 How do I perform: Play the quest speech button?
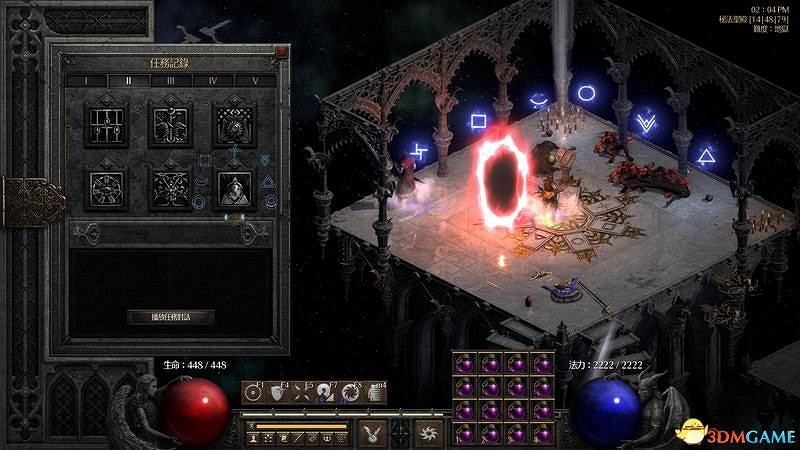170,317
